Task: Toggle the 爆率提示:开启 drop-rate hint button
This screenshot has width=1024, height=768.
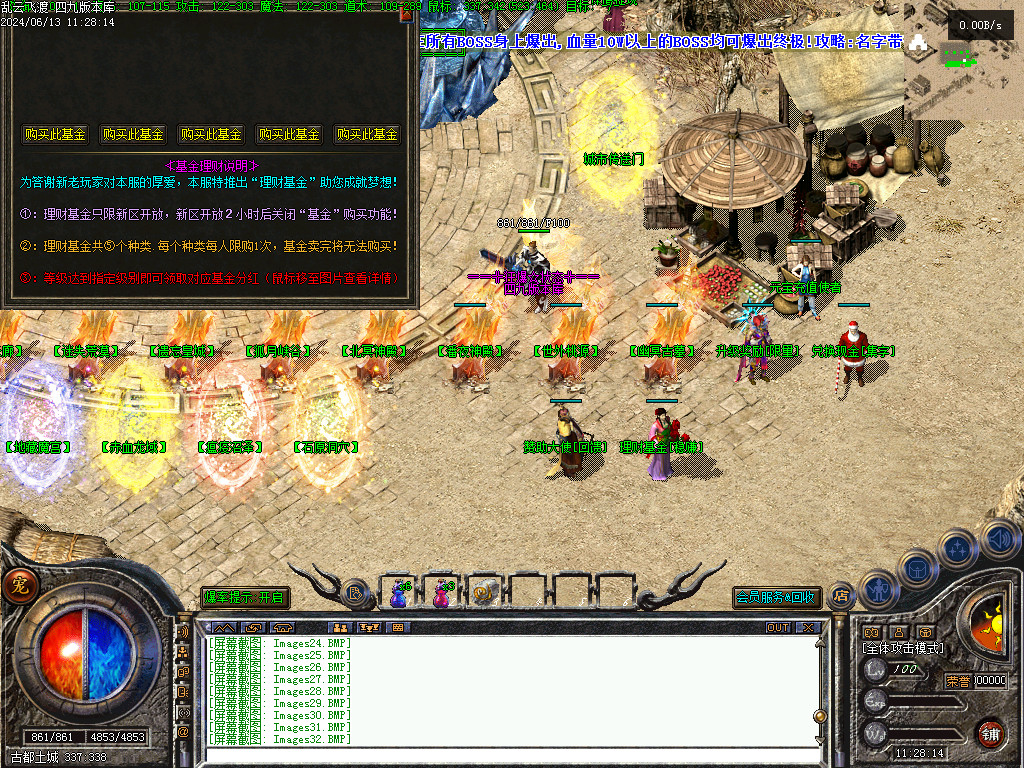Action: [245, 597]
